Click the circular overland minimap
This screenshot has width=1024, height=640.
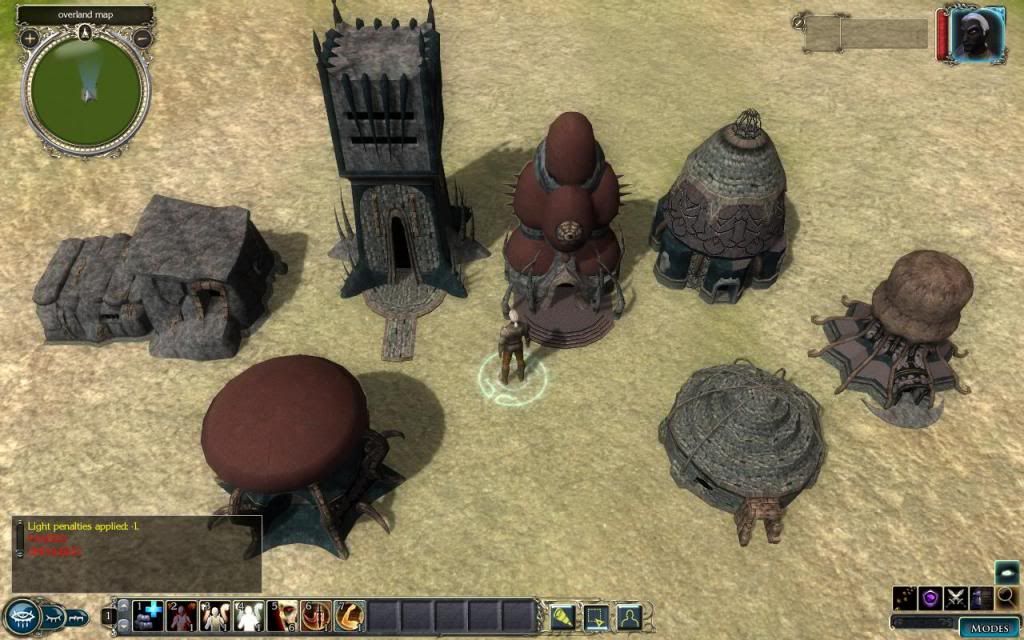pos(84,90)
